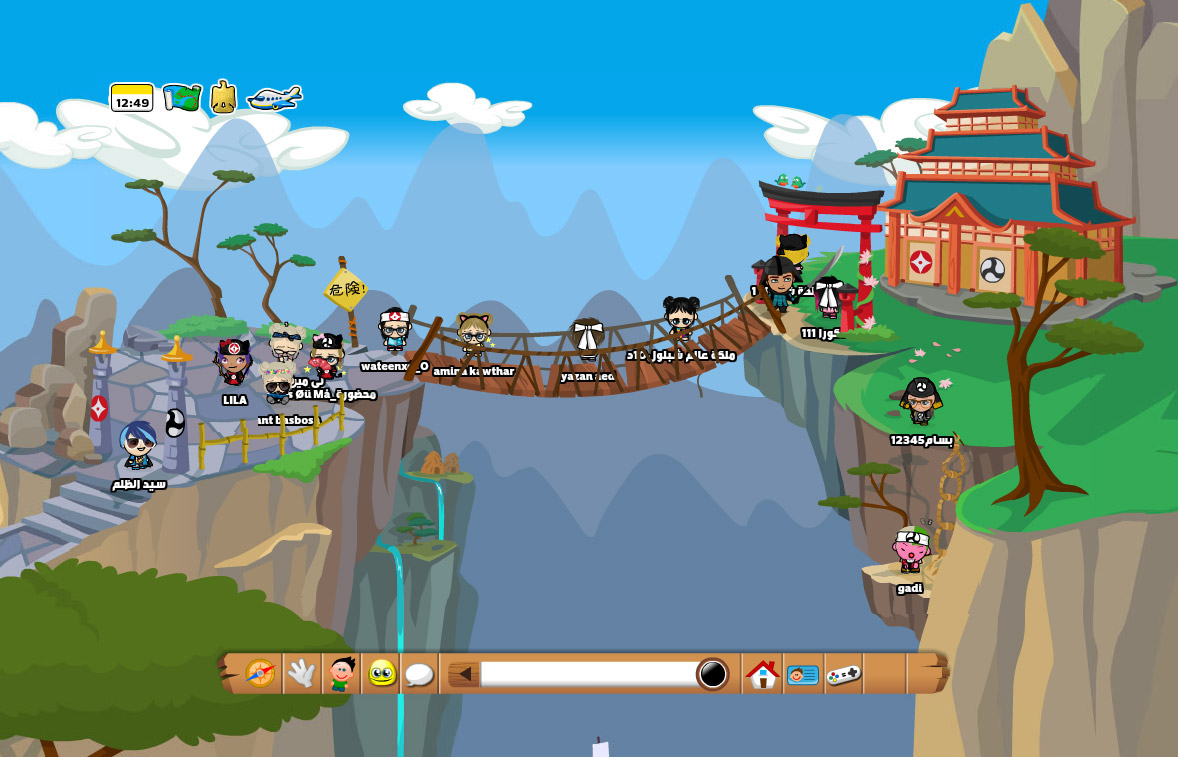
Task: Click the arrow button beside chat box
Action: pos(463,674)
